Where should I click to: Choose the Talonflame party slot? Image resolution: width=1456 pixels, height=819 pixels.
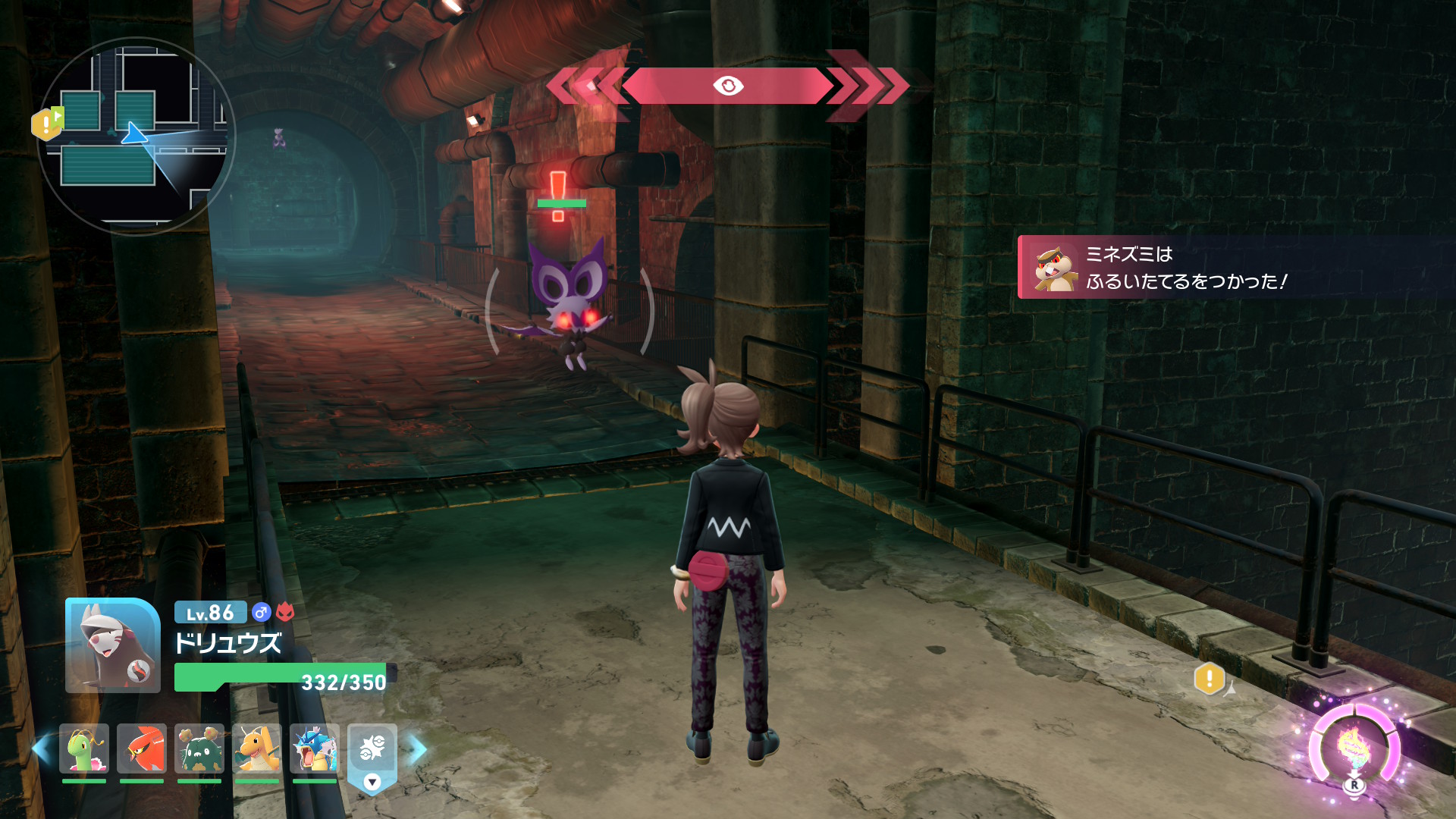click(x=142, y=748)
